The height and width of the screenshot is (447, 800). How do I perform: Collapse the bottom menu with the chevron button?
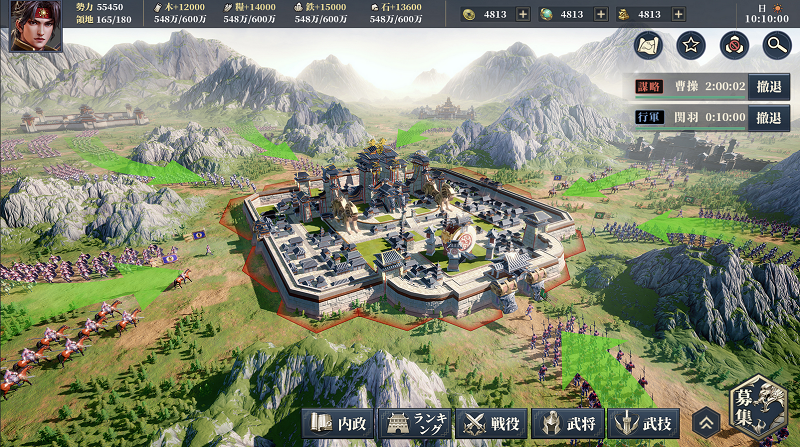(x=707, y=423)
